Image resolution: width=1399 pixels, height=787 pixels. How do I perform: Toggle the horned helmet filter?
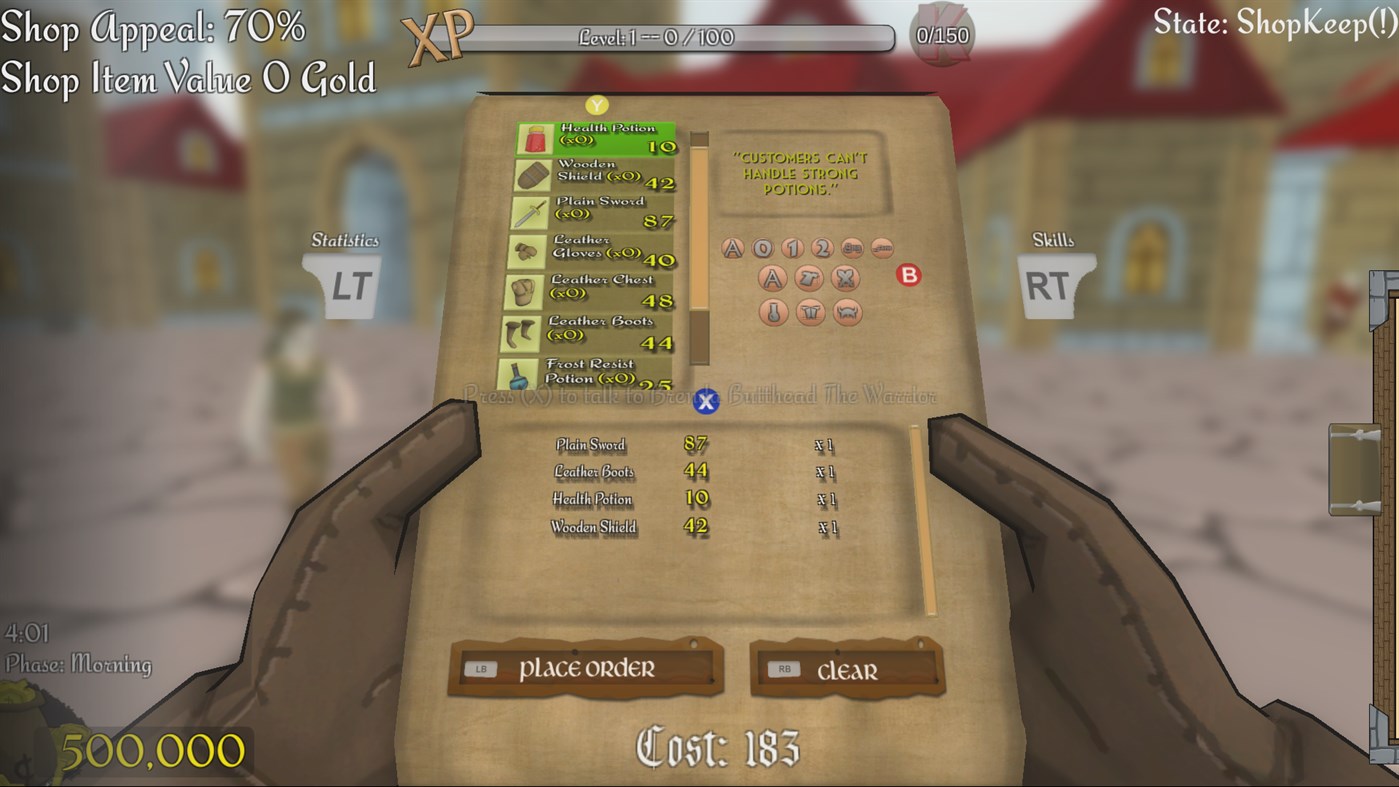[846, 312]
